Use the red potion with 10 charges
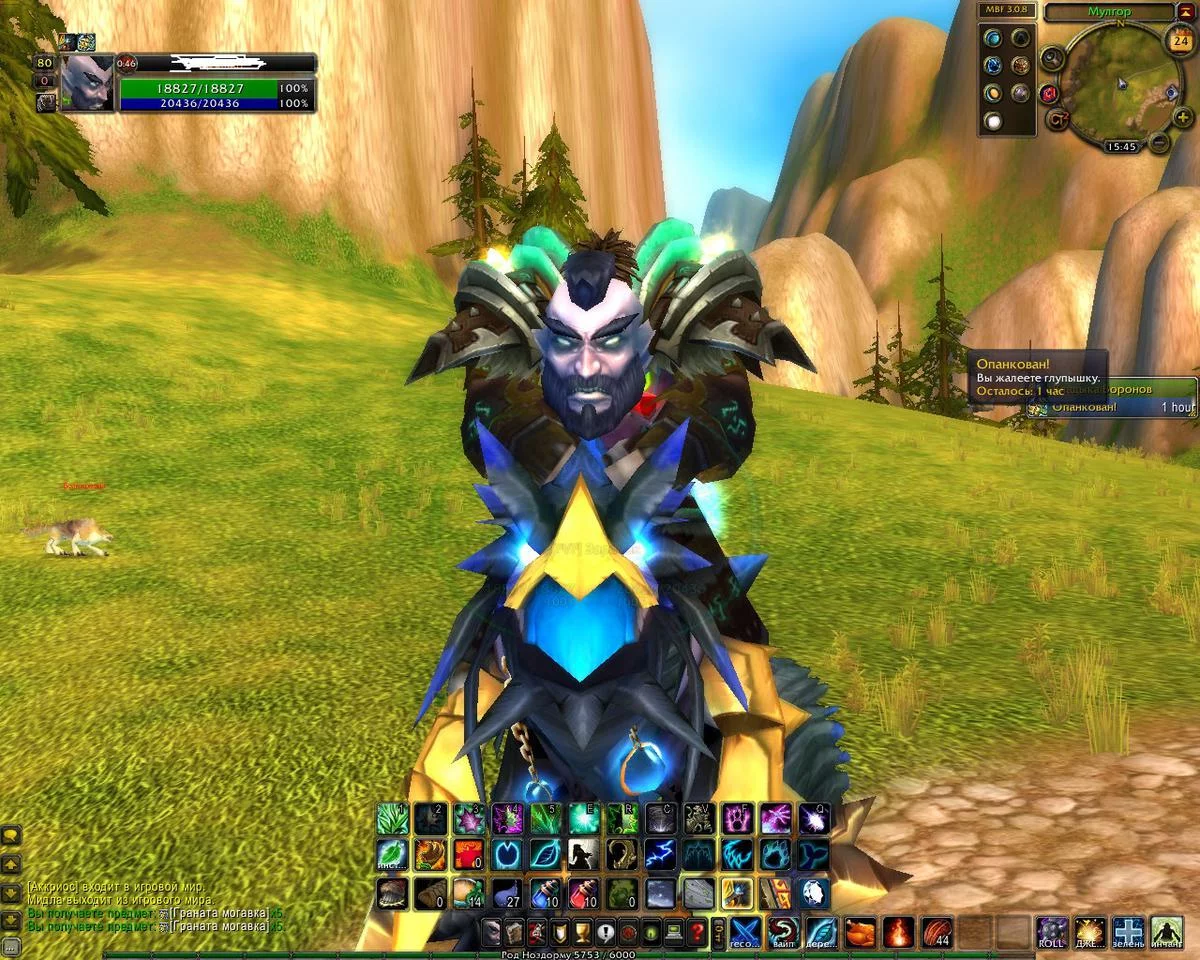The image size is (1200, 960). [584, 892]
